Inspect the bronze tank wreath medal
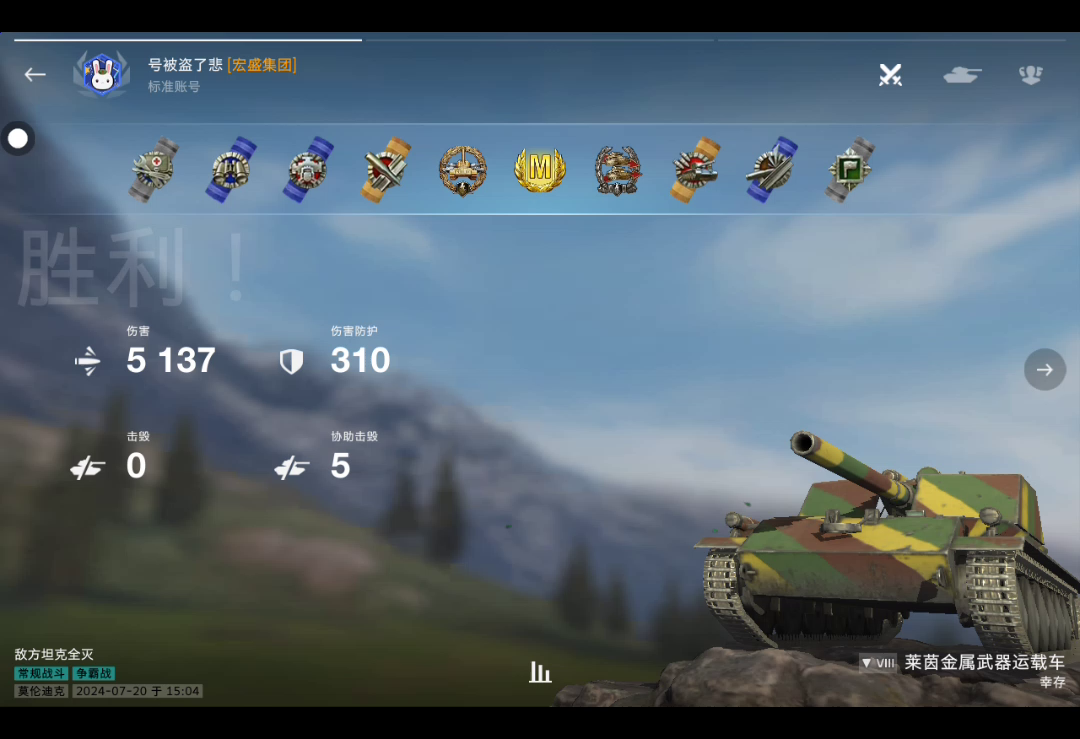The image size is (1080, 739). 463,170
